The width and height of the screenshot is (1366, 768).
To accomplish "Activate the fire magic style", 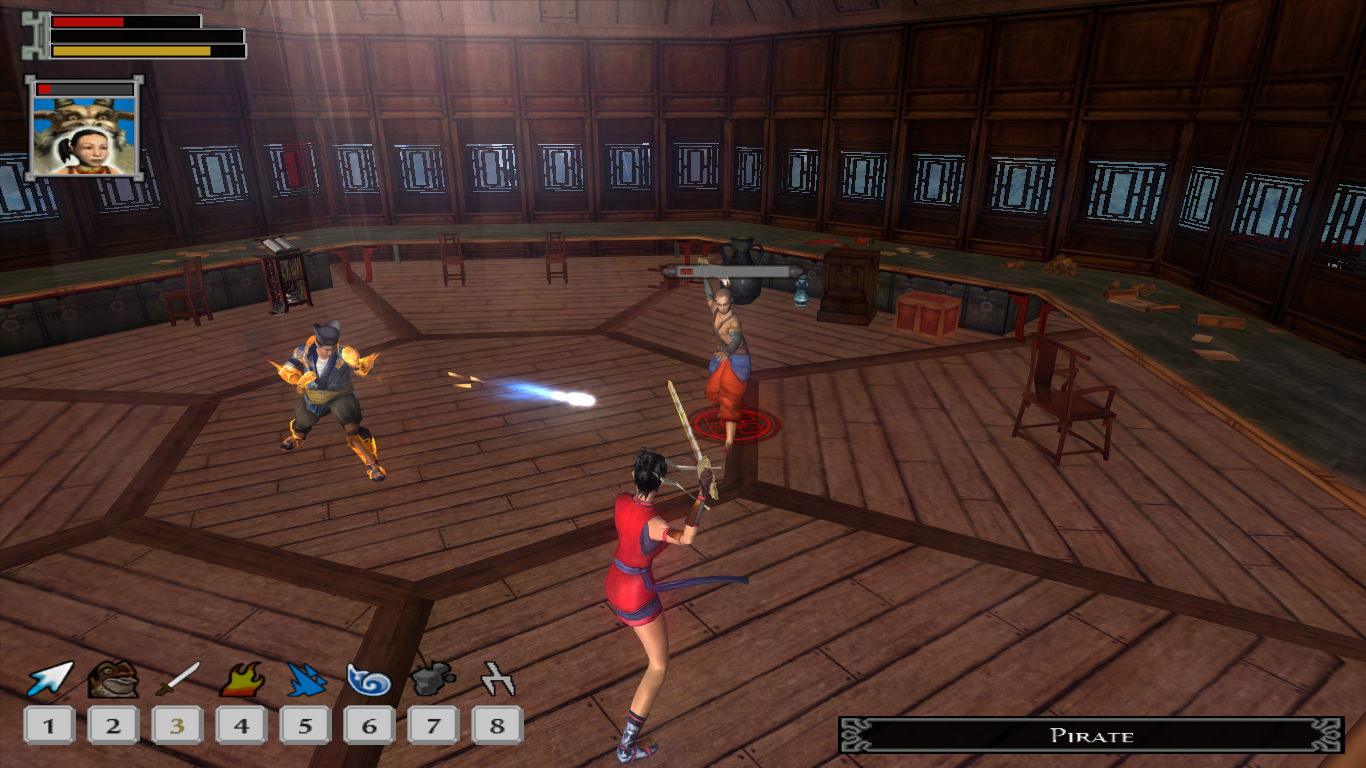I will (x=242, y=680).
